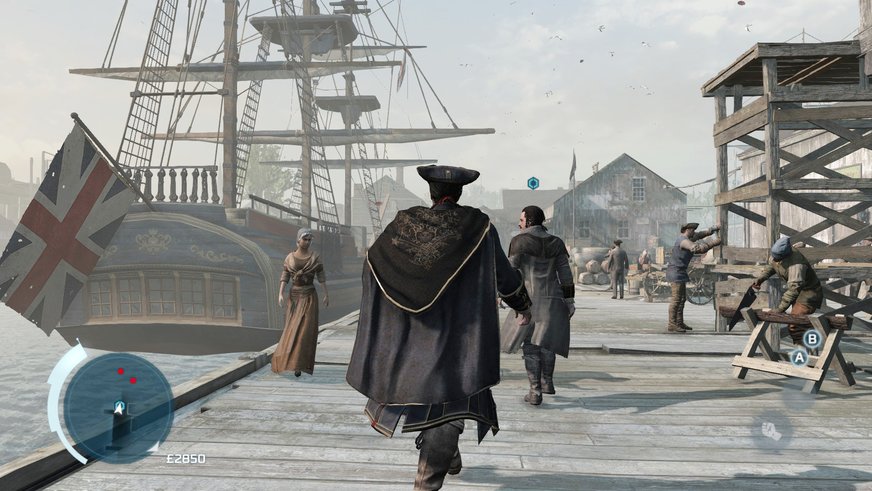872x491 pixels.
Task: Select the fist weapon icon
Action: point(771,430)
